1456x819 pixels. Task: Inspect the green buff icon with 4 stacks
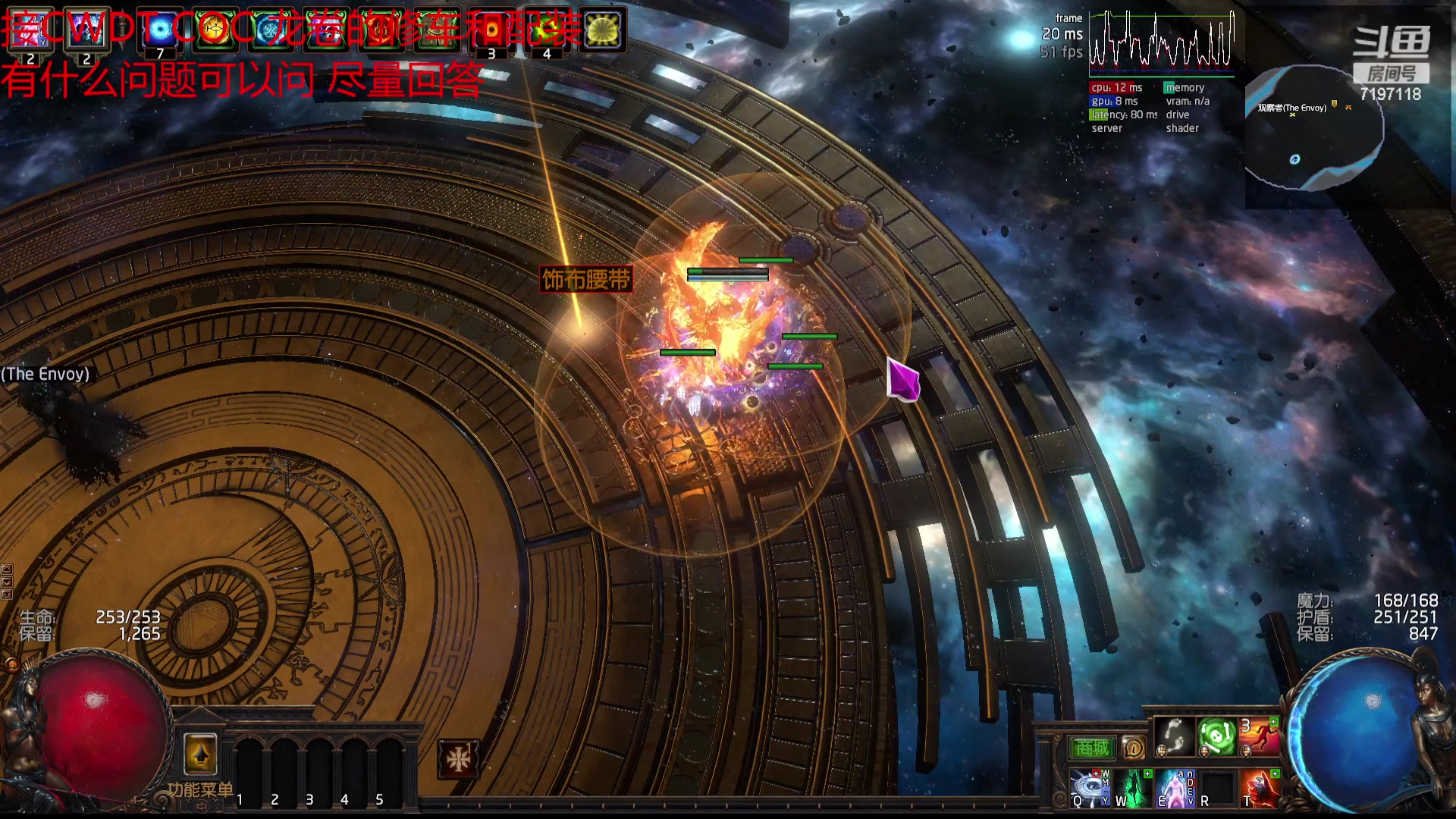point(547,31)
